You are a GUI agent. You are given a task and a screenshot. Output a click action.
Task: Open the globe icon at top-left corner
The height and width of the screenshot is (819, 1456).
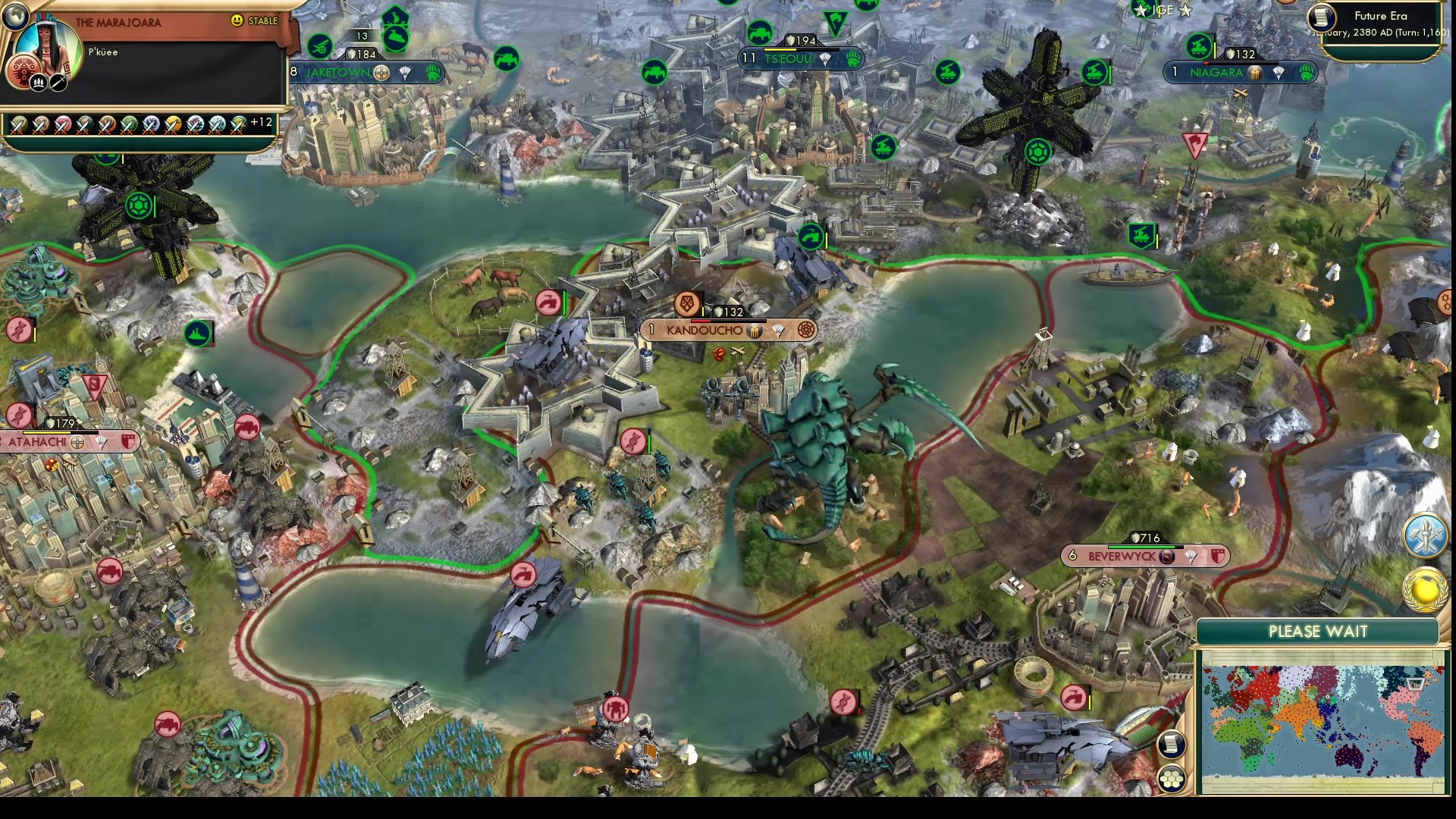14,14
